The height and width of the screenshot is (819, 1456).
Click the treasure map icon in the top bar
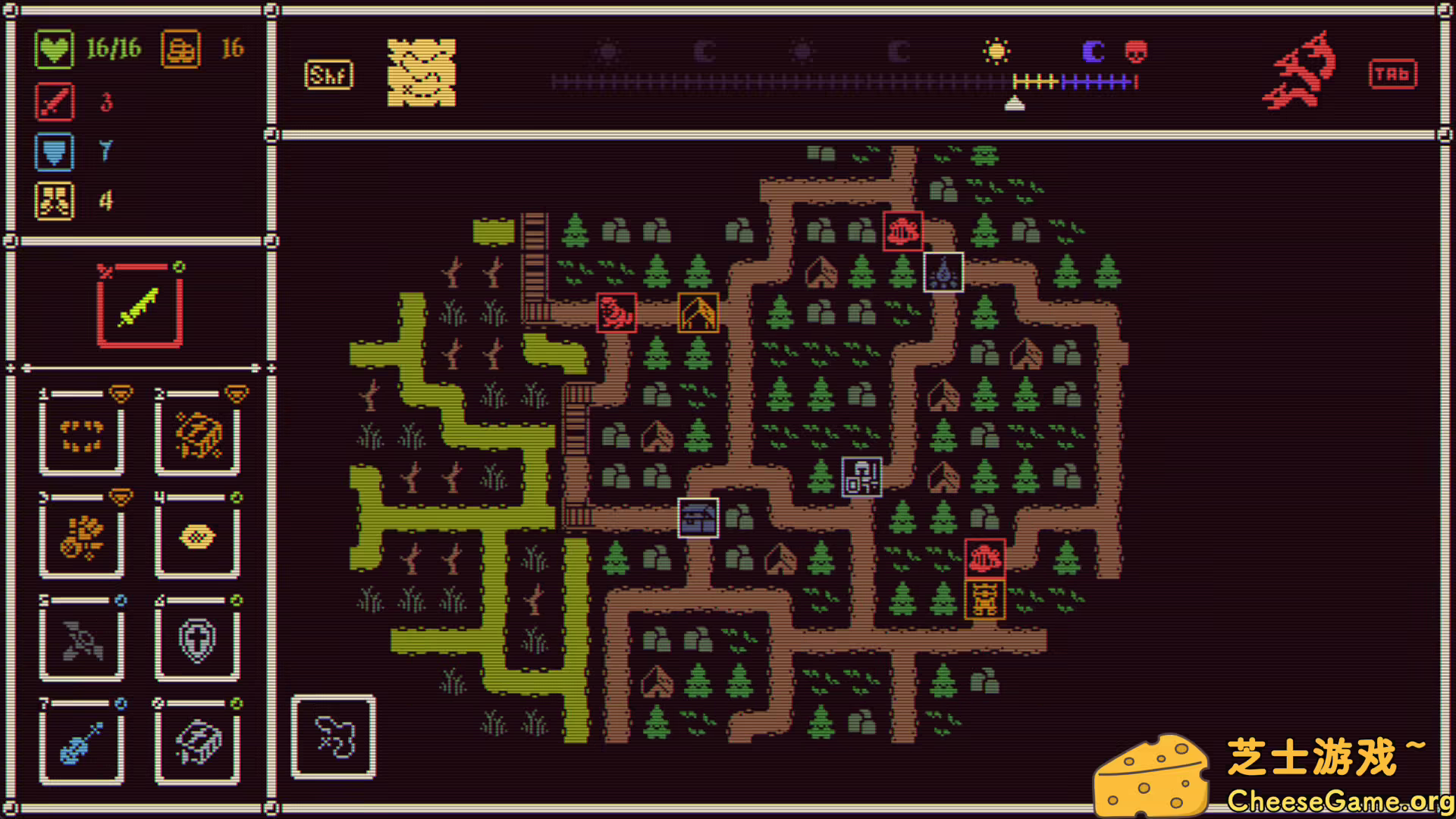(x=422, y=73)
